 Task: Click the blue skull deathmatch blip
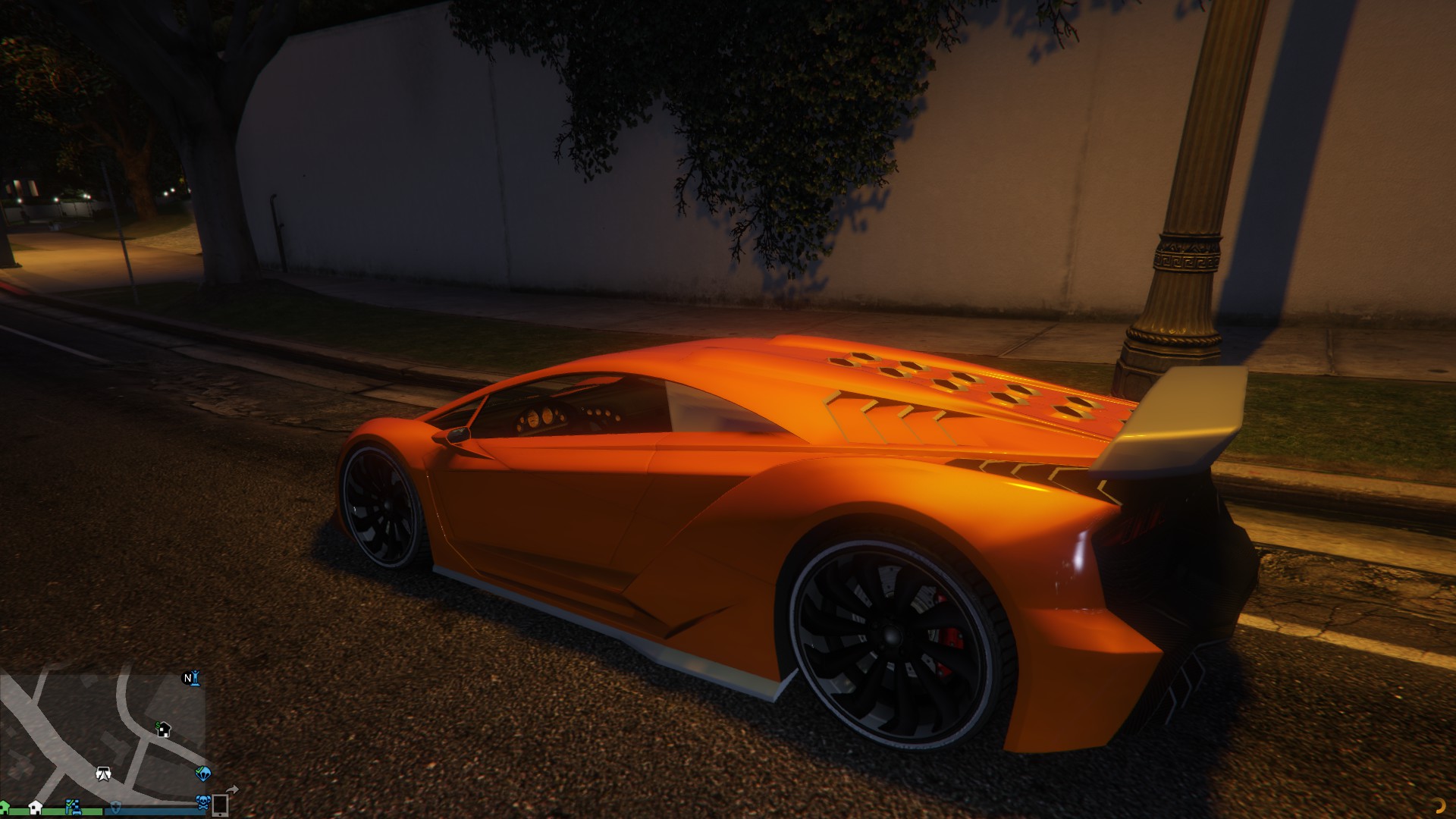point(203,803)
